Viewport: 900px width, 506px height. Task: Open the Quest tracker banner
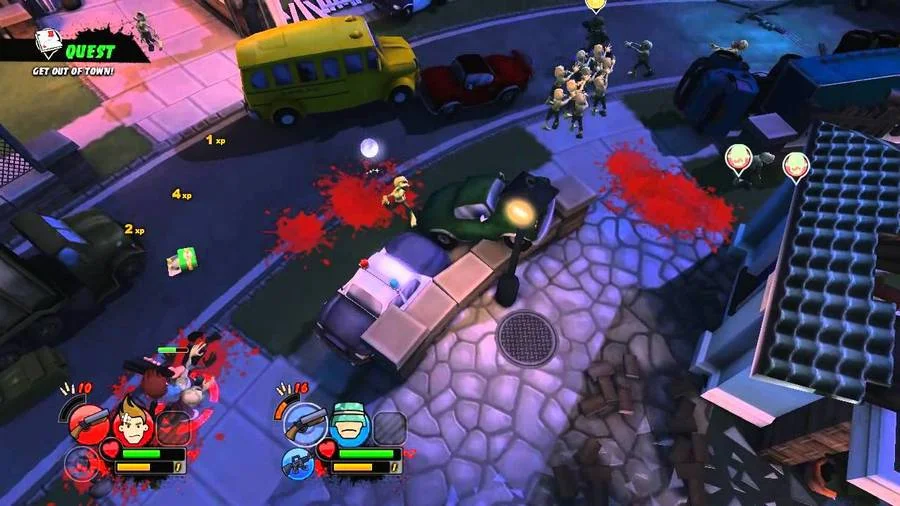(x=90, y=50)
